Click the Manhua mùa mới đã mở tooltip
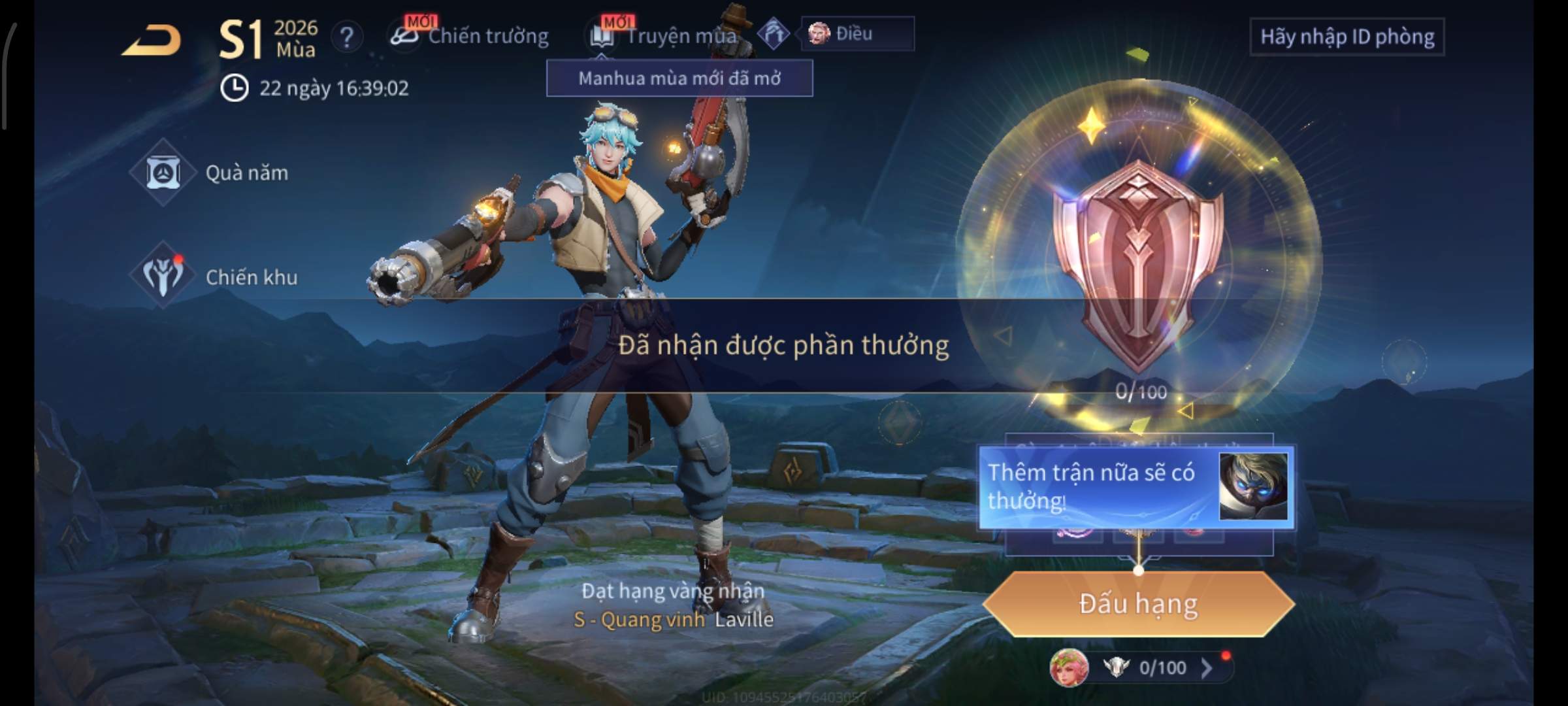The height and width of the screenshot is (706, 1568). coord(679,78)
